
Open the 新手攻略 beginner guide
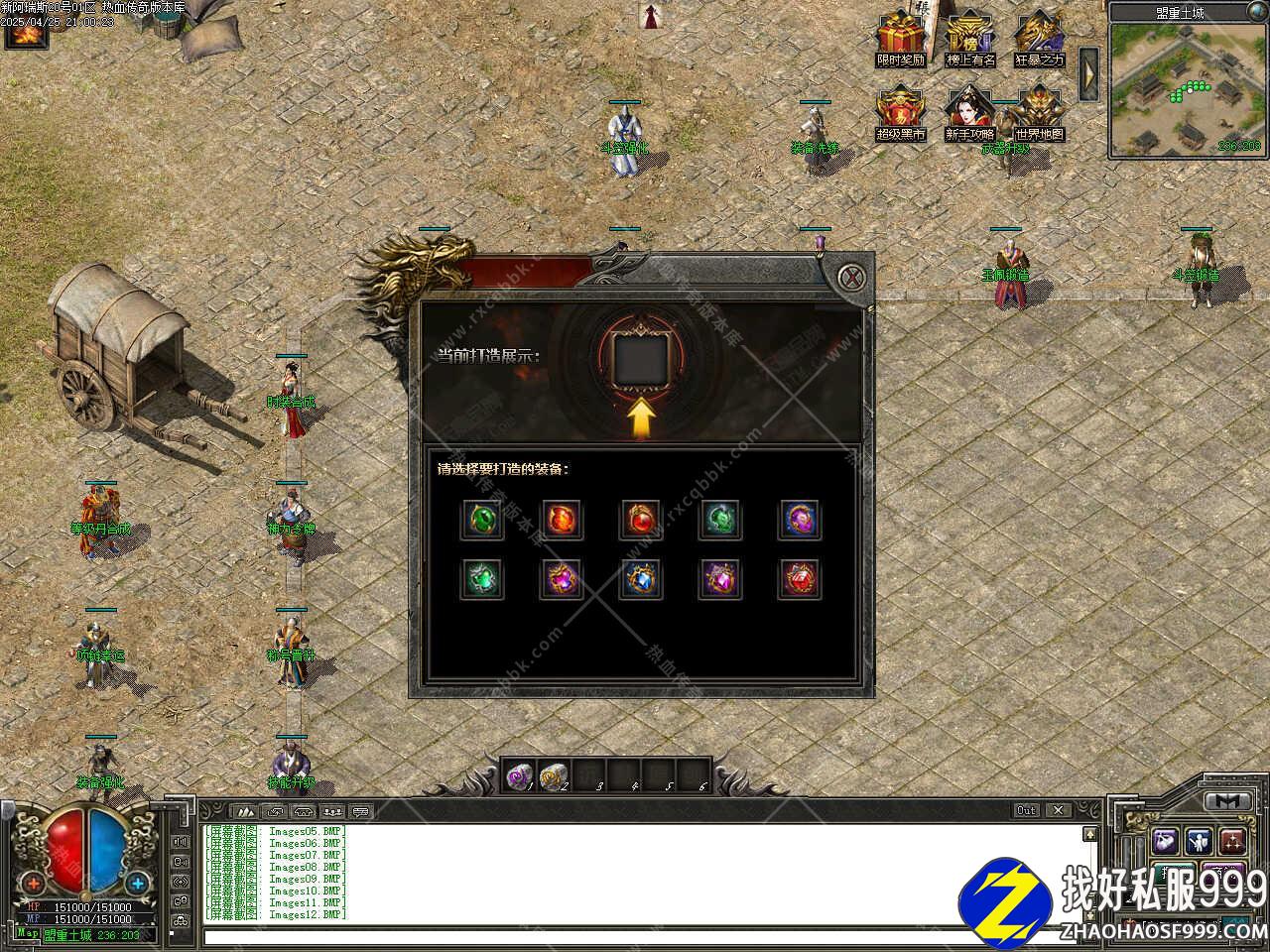coord(970,113)
